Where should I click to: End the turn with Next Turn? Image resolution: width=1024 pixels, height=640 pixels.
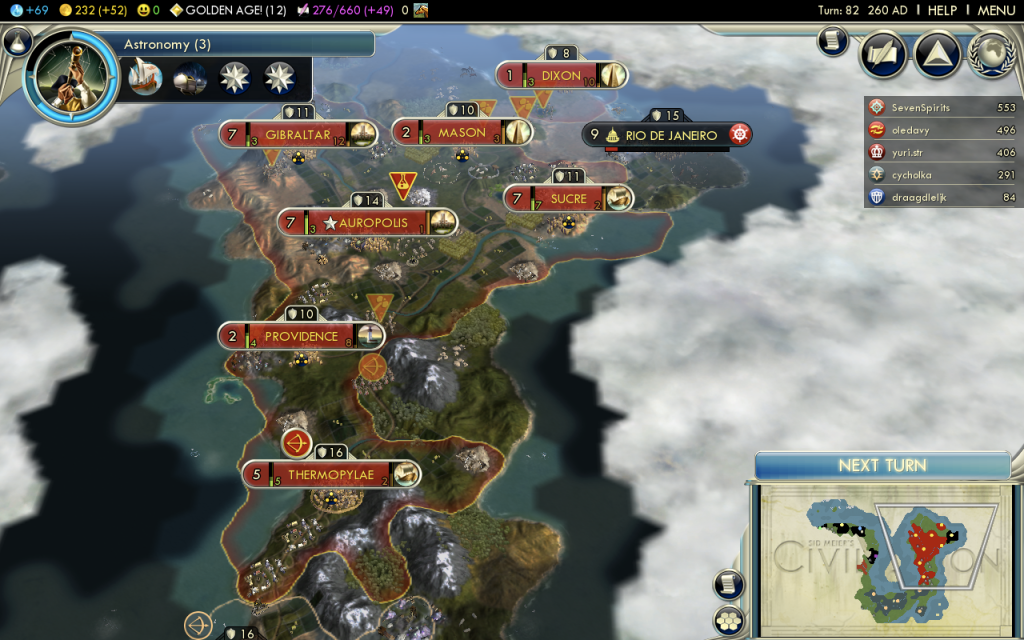click(x=882, y=465)
